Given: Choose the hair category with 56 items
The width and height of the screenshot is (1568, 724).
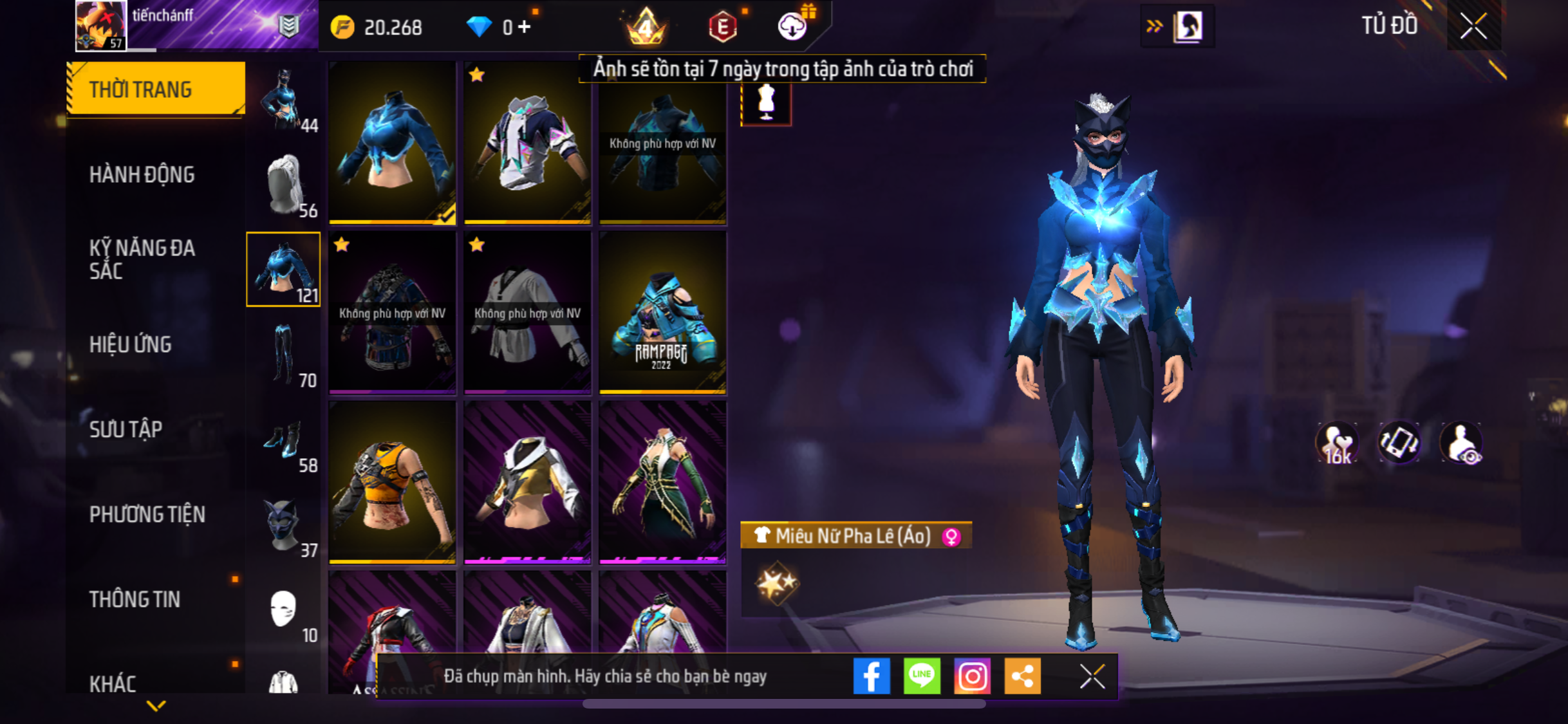Looking at the screenshot, I should (x=284, y=185).
